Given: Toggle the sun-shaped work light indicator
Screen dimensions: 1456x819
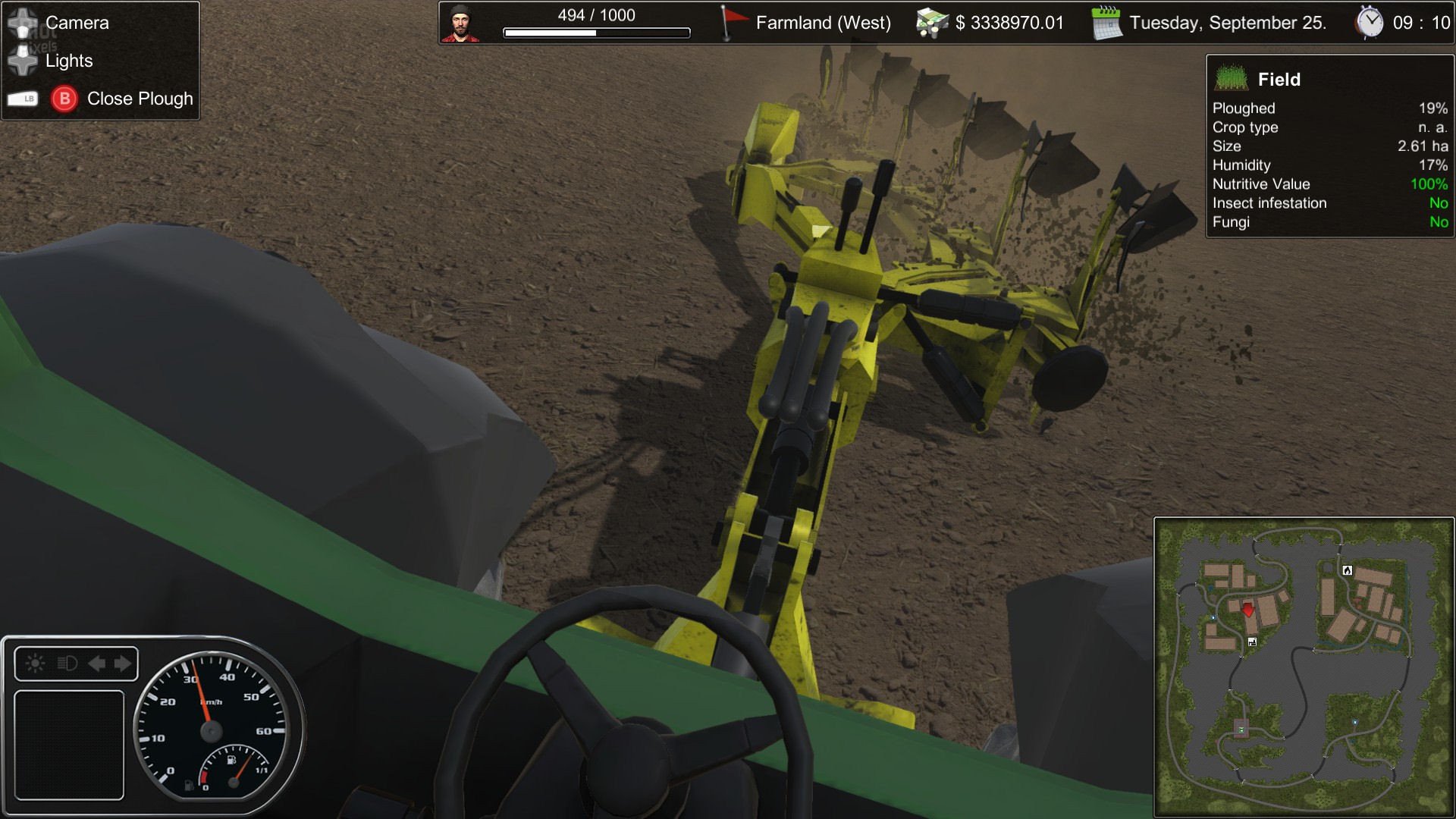Looking at the screenshot, I should (35, 664).
